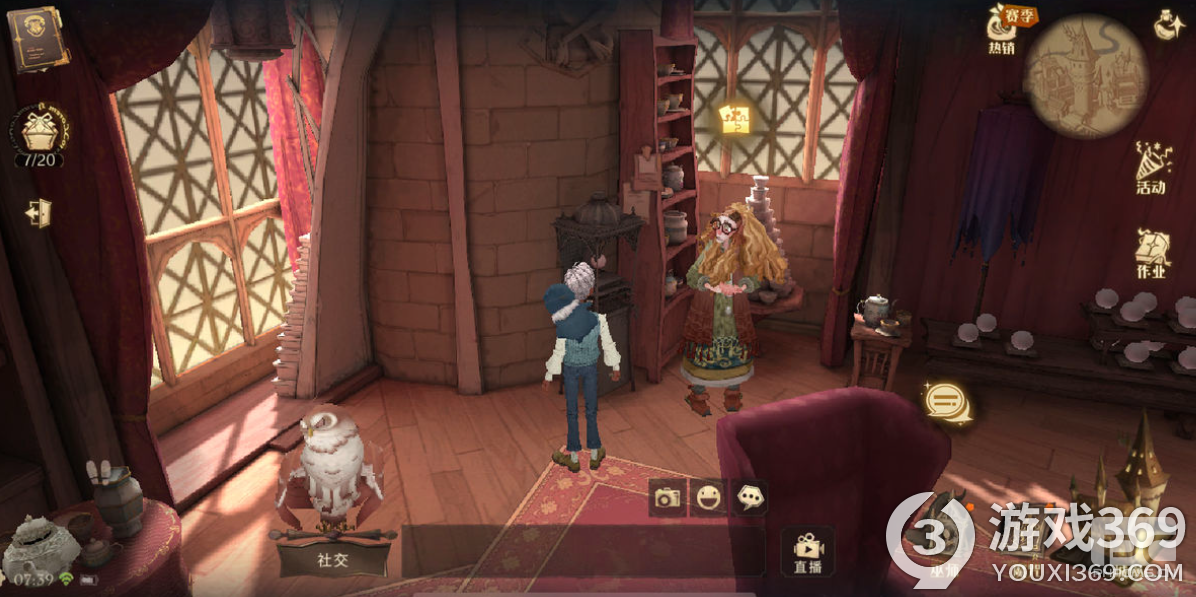Click the exit door icon
Viewport: 1196px width, 597px height.
pos(39,213)
